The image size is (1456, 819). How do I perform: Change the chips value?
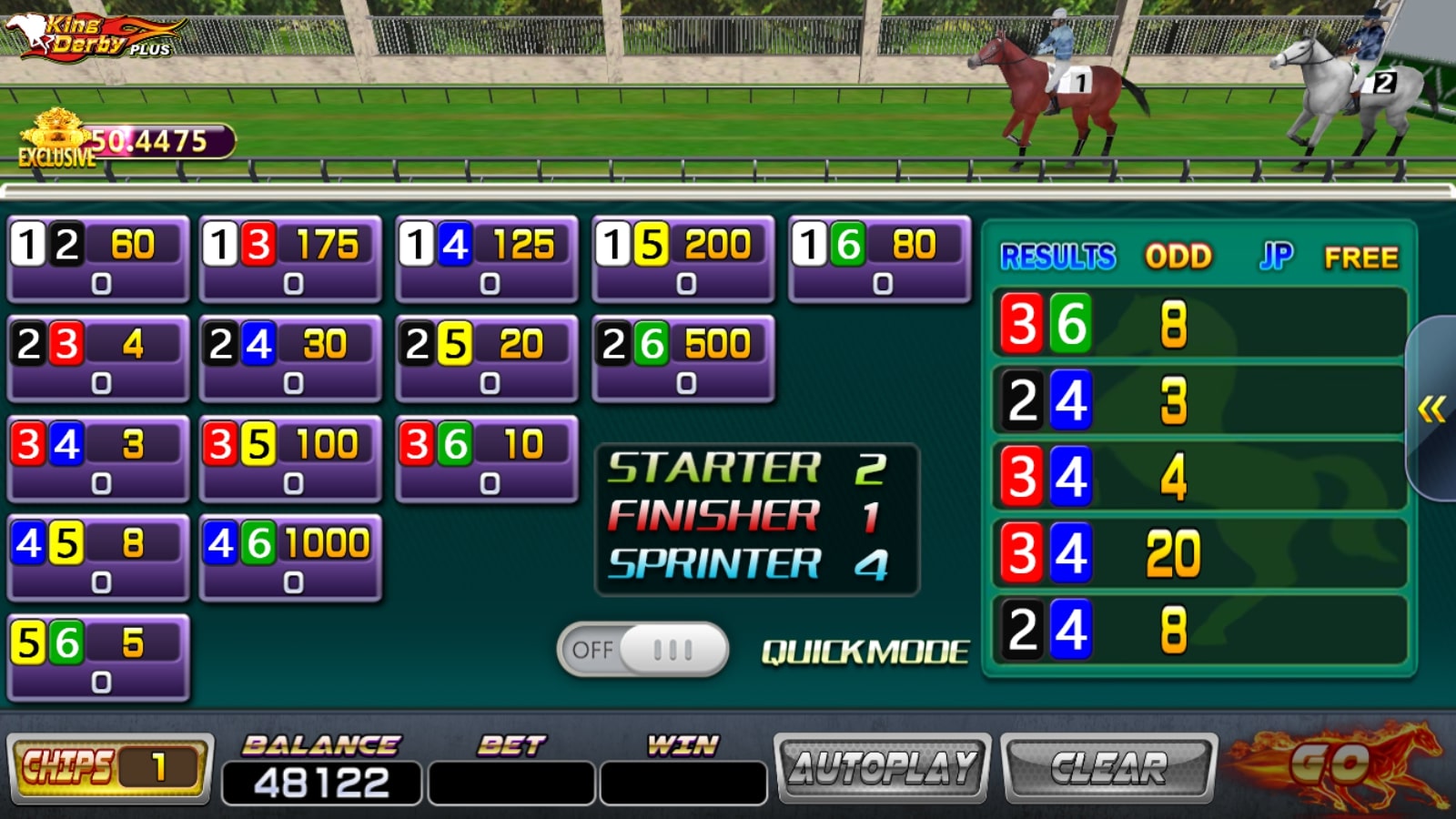coord(110,768)
